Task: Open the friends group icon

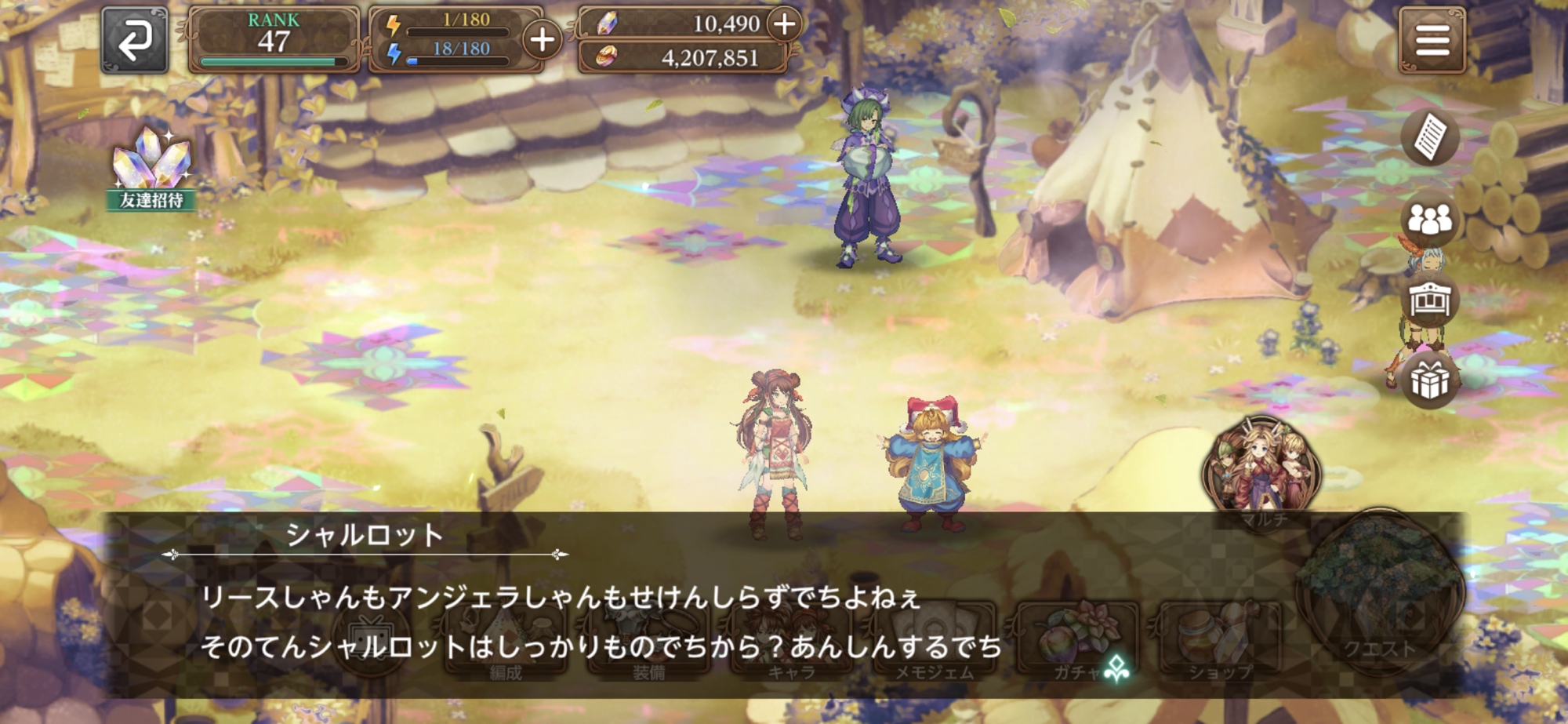Action: pyautogui.click(x=1429, y=220)
